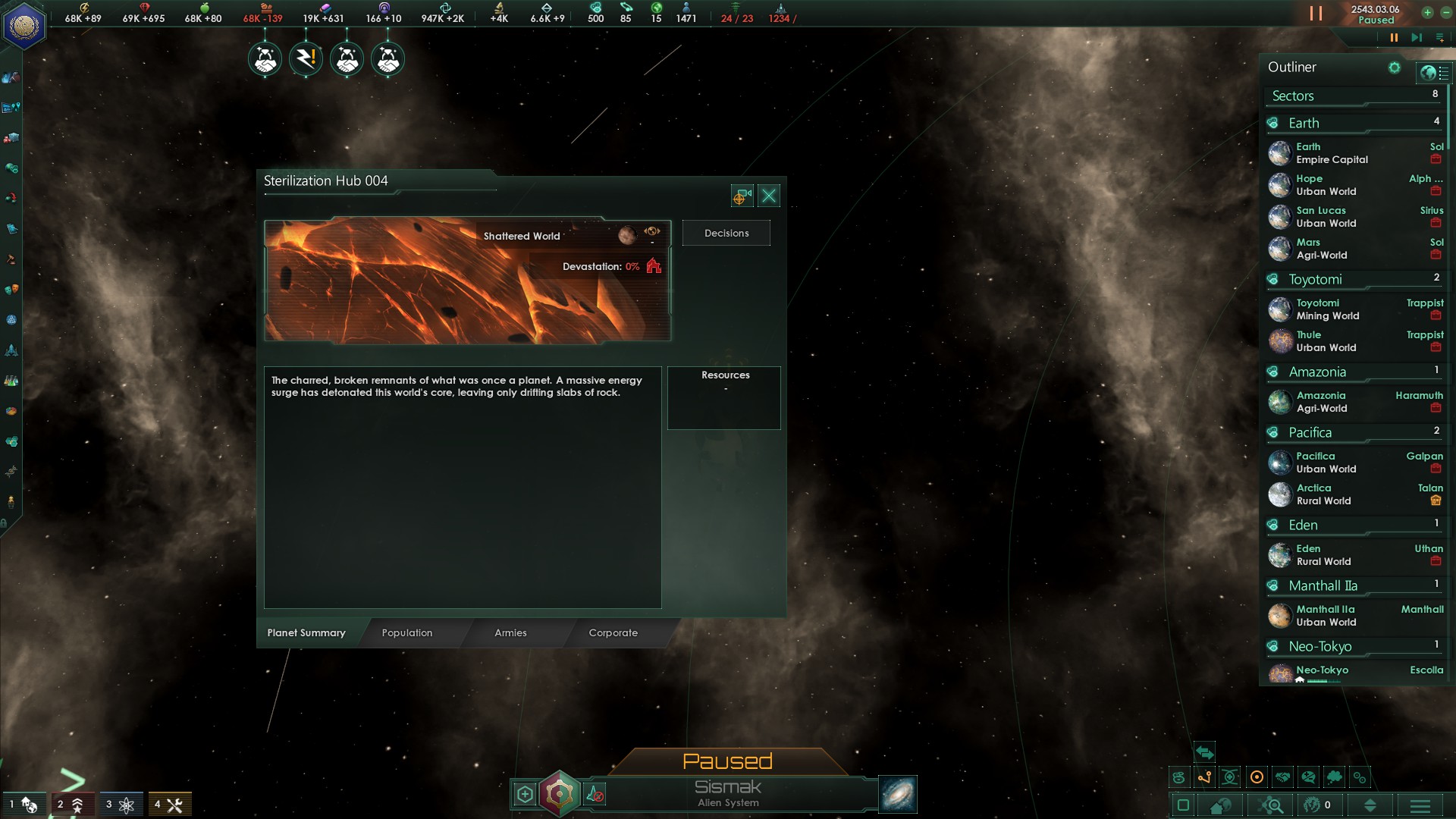The height and width of the screenshot is (819, 1456).
Task: Go to planet camera button in window header
Action: [742, 196]
